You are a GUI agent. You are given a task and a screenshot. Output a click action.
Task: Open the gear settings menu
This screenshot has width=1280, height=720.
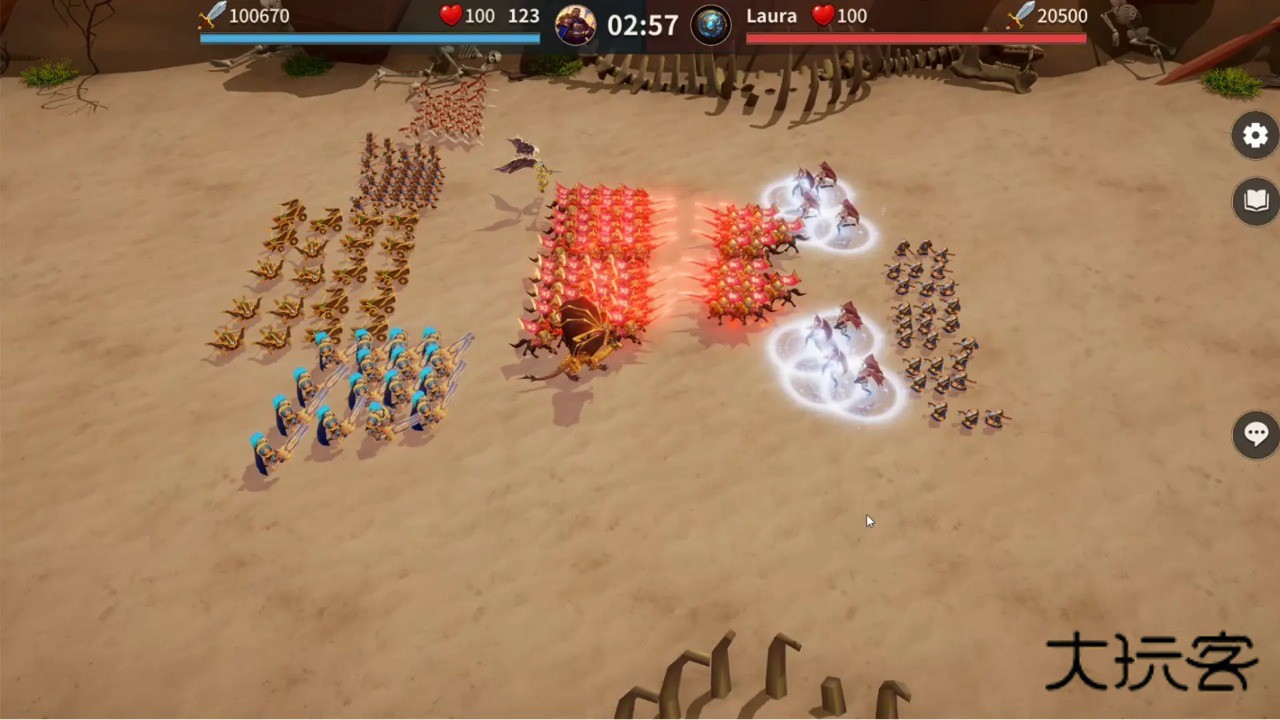point(1256,135)
